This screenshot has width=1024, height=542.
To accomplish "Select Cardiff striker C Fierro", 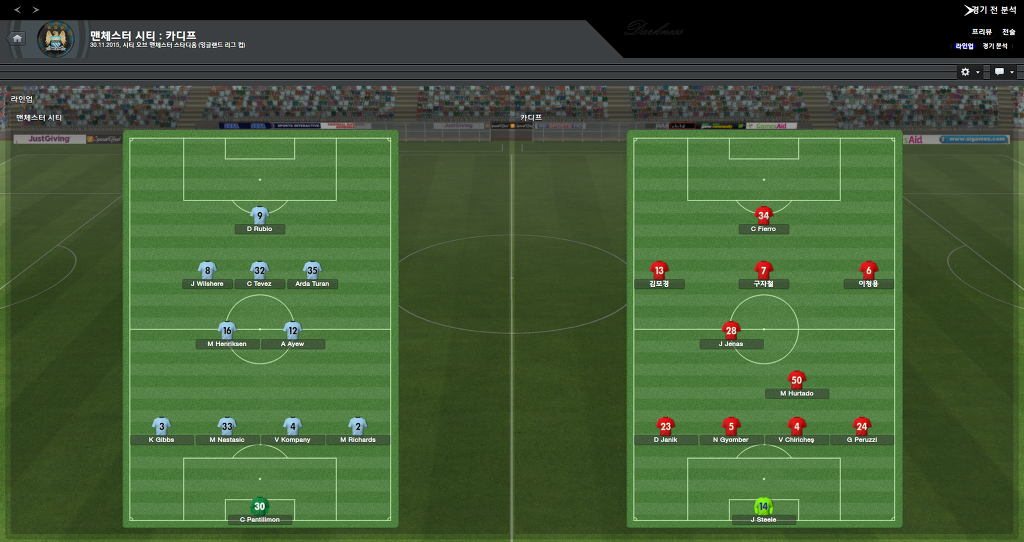I will (x=764, y=216).
